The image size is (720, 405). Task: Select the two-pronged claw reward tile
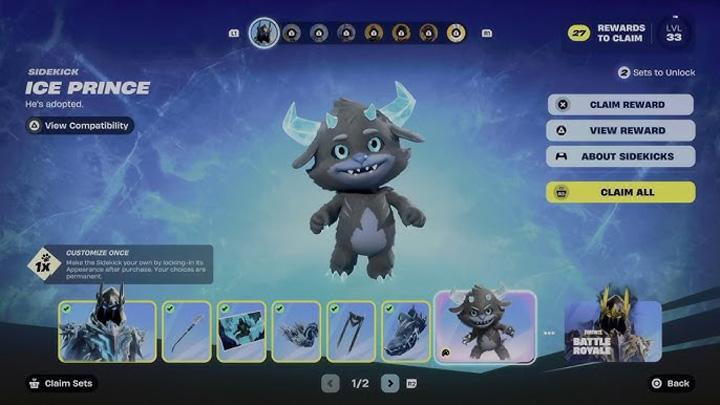351,331
